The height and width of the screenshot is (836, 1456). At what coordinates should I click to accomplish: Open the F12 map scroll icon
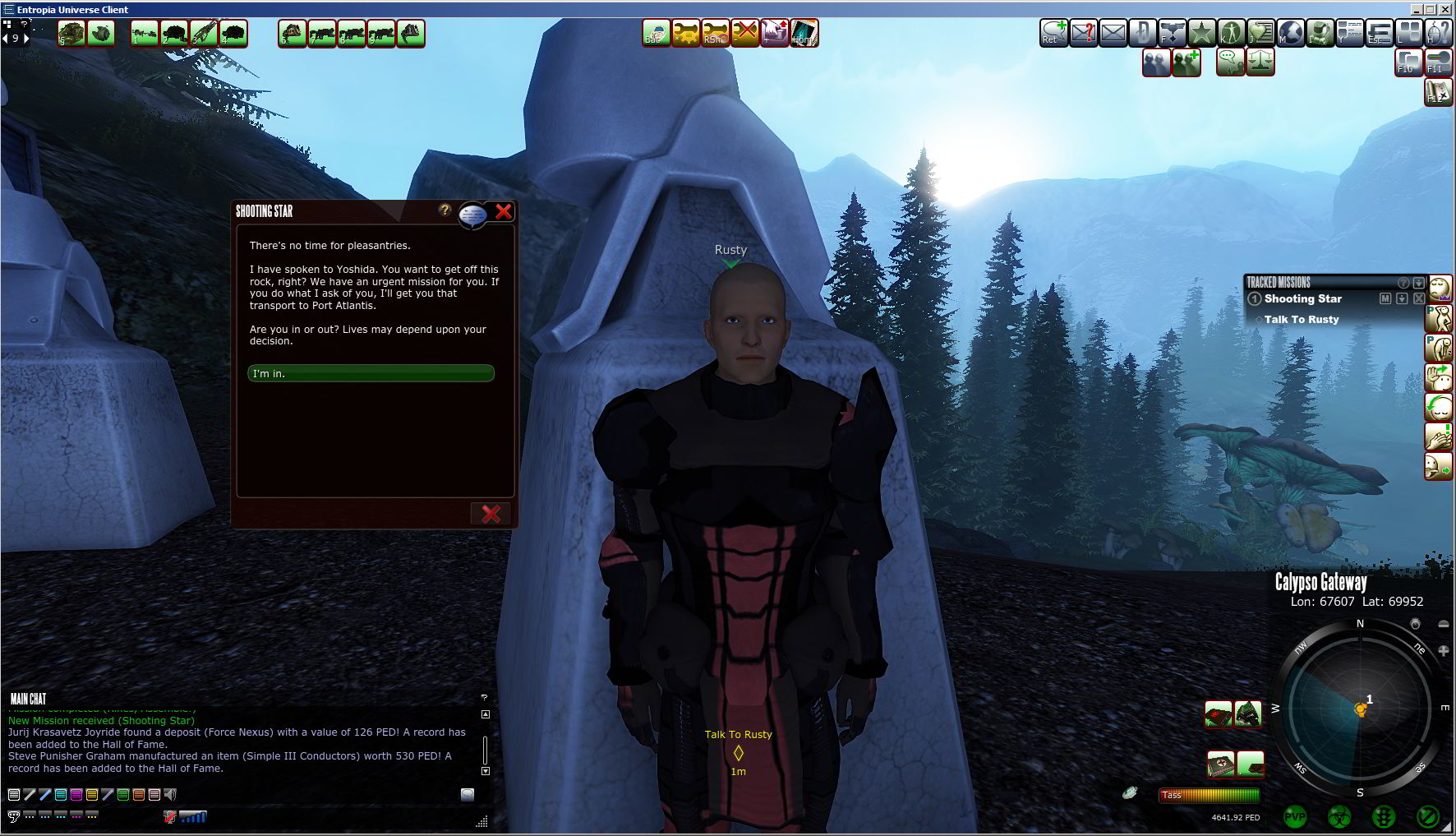click(1438, 91)
